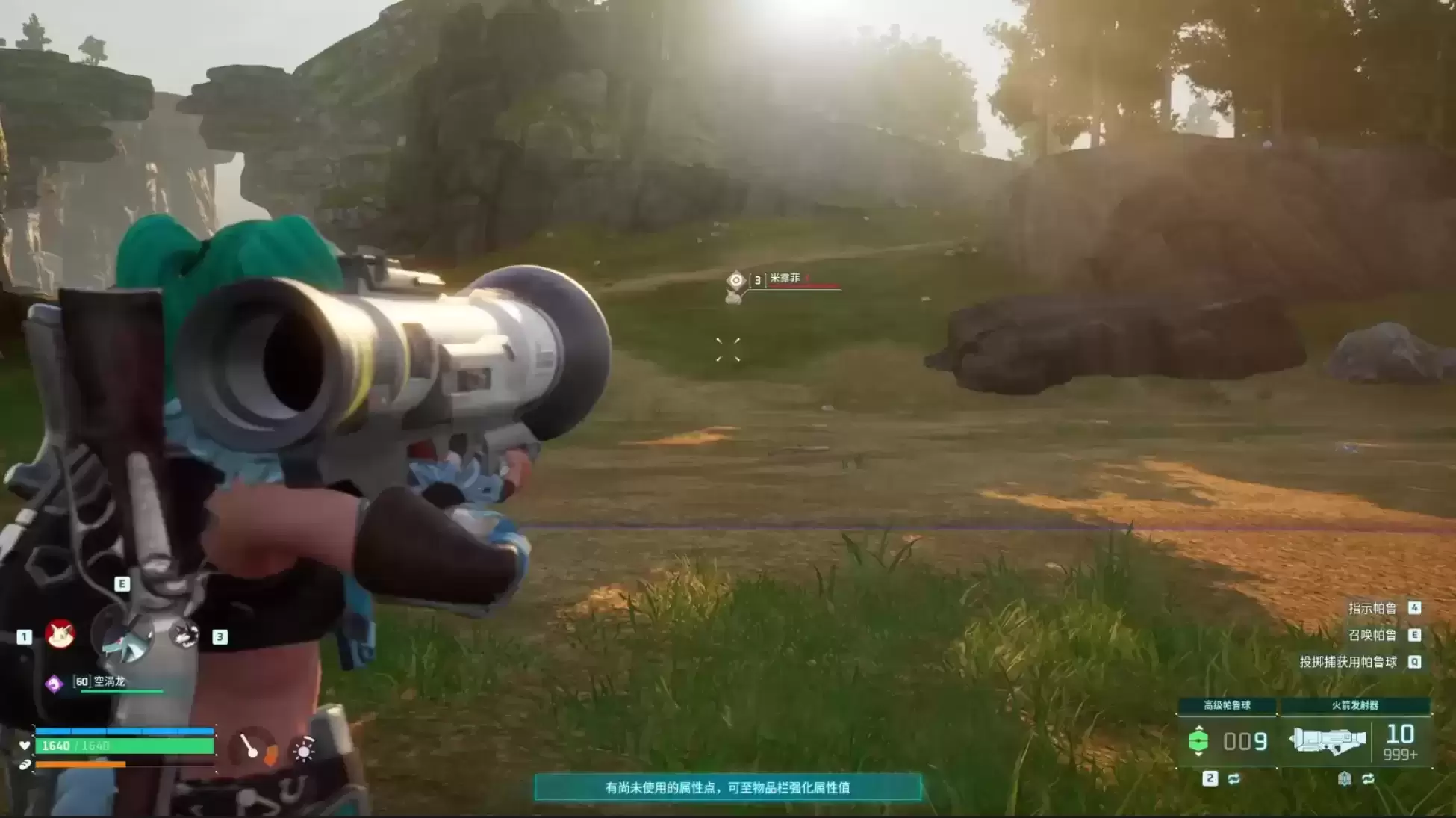Choose the dark pal portrait on the right
The height and width of the screenshot is (818, 1456).
(x=184, y=635)
